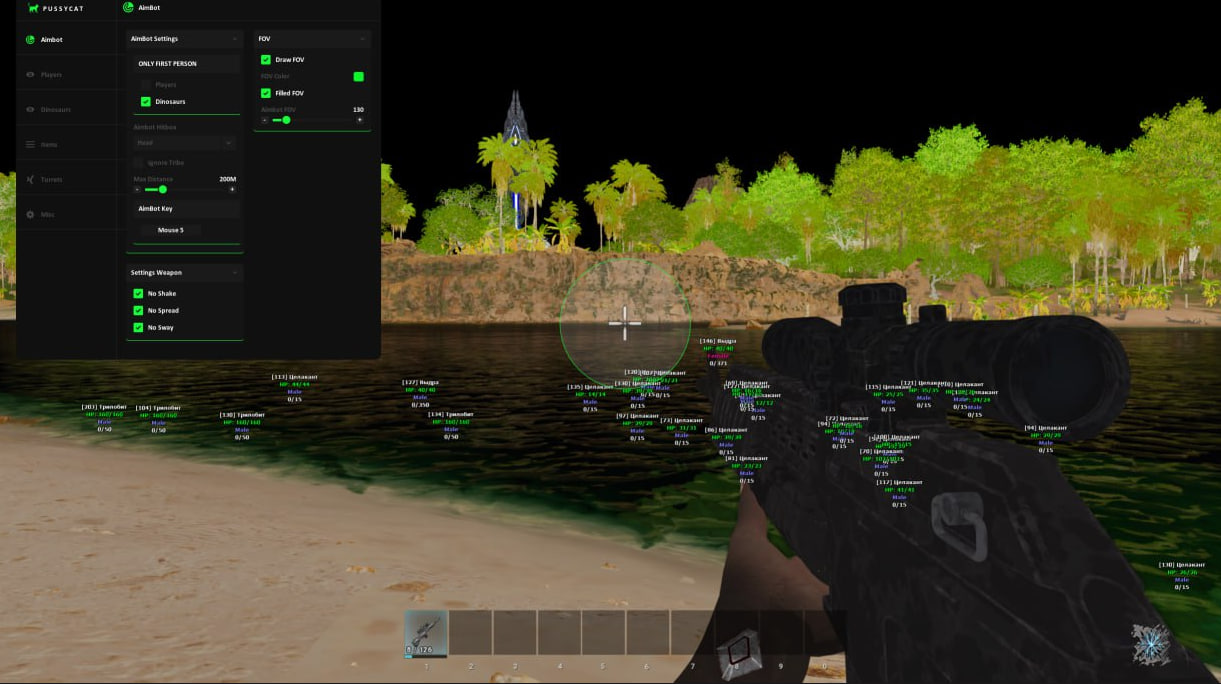This screenshot has width=1221, height=684.
Task: Collapse the Settings Weapon section arrow
Action: (235, 272)
